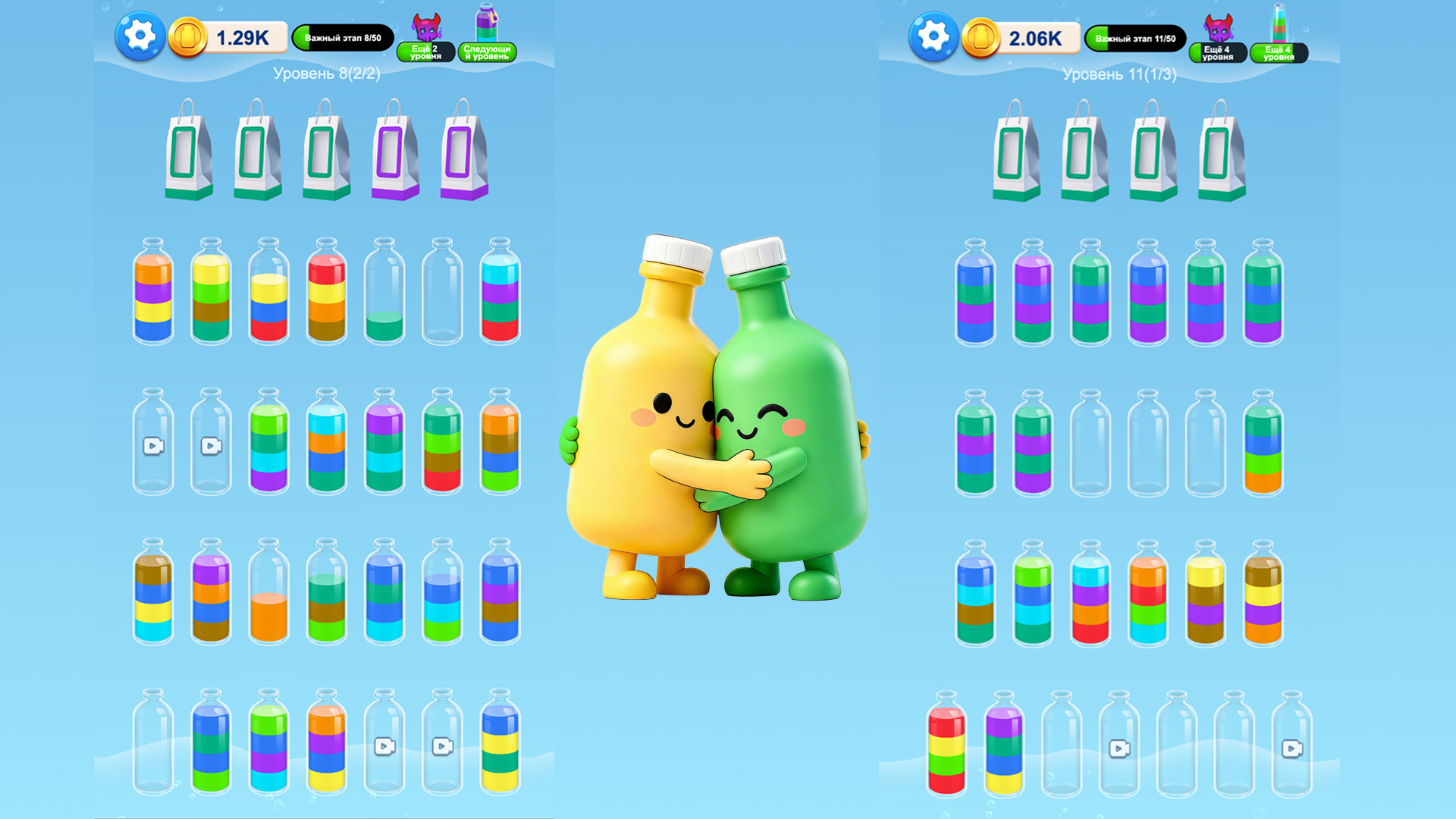Viewport: 1456px width, 819px height.
Task: Open the settings gear on the left screen
Action: pyautogui.click(x=140, y=36)
